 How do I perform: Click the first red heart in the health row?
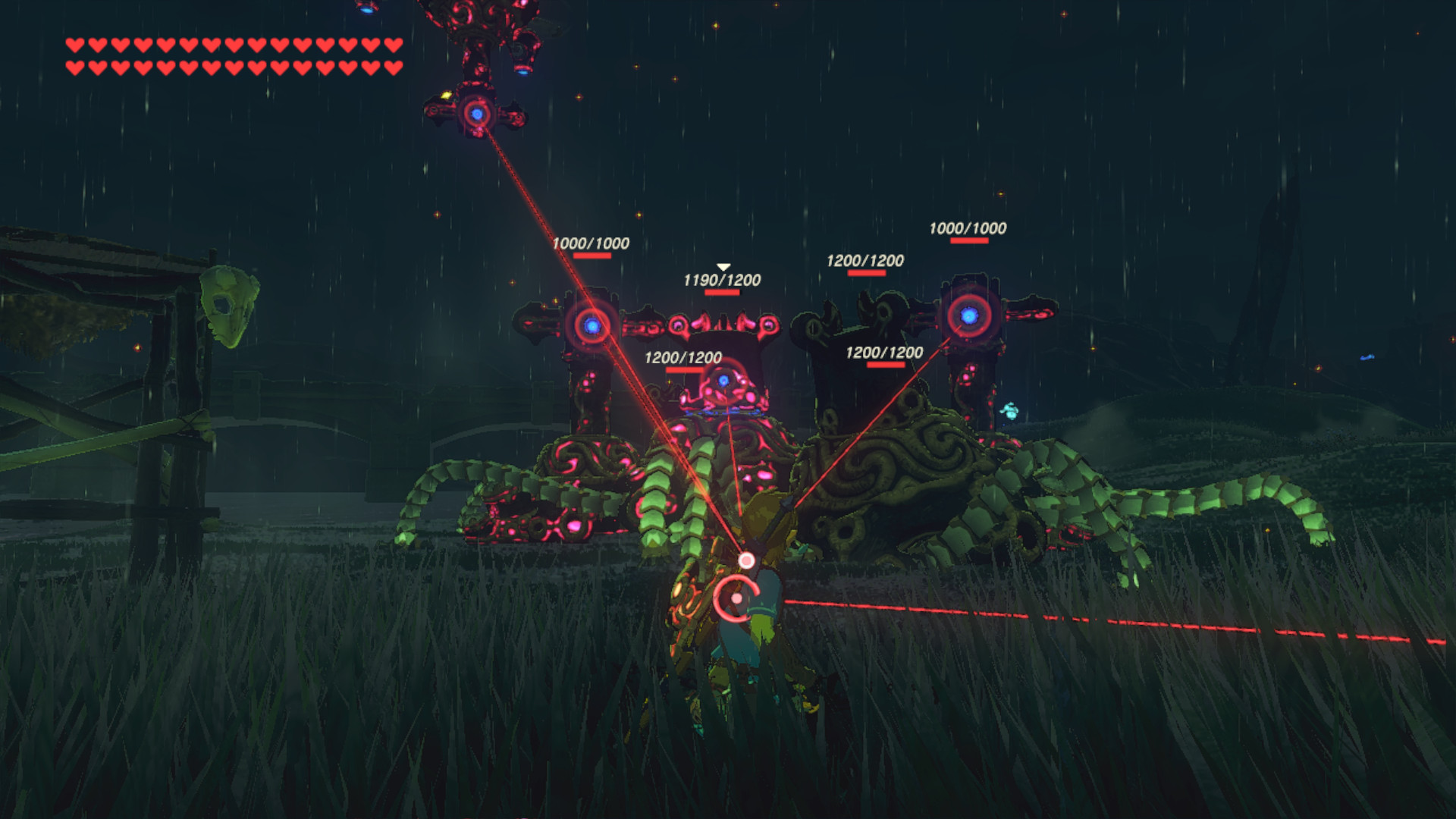(x=74, y=47)
